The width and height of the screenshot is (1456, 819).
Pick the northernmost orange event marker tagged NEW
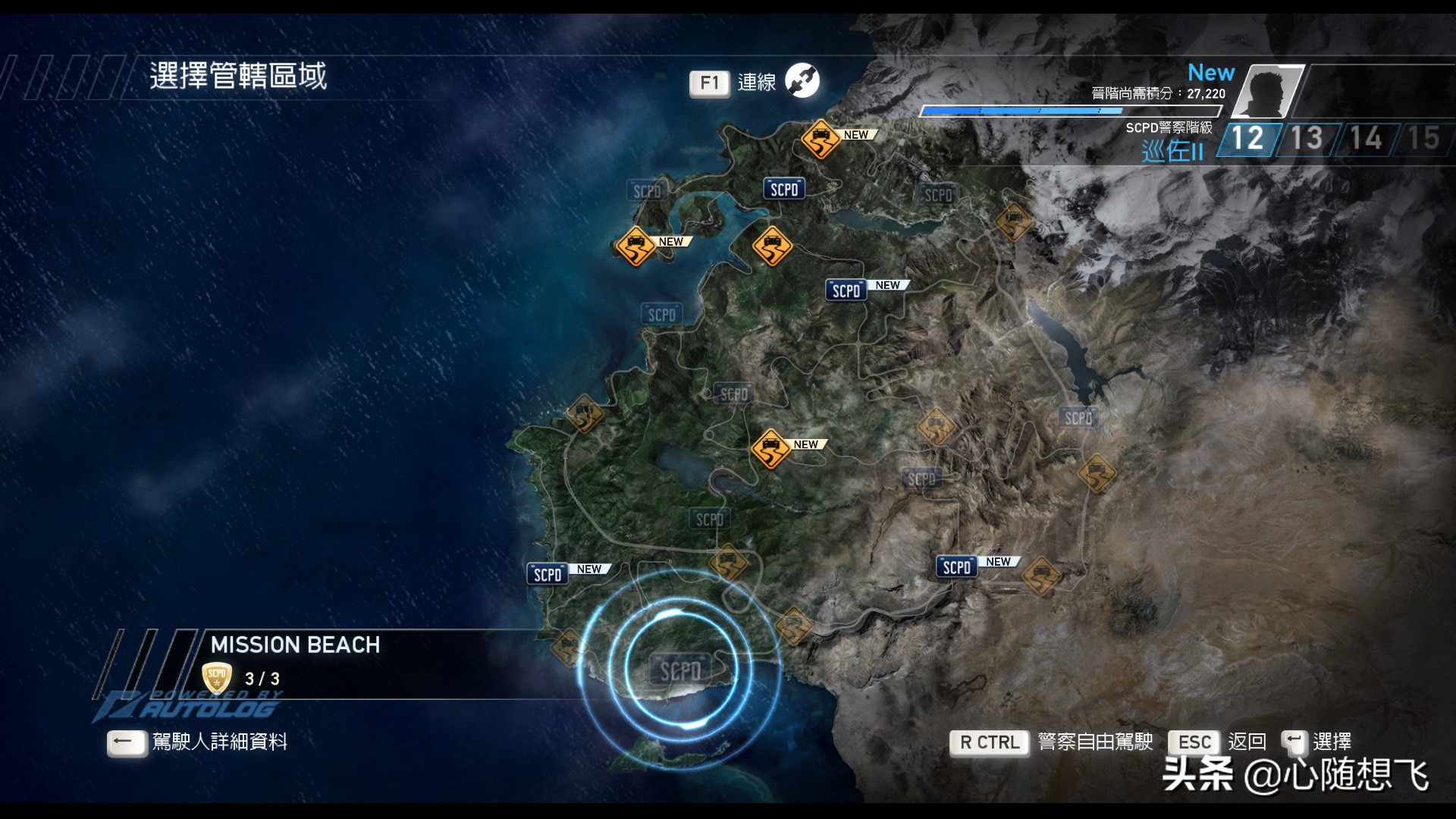point(820,139)
